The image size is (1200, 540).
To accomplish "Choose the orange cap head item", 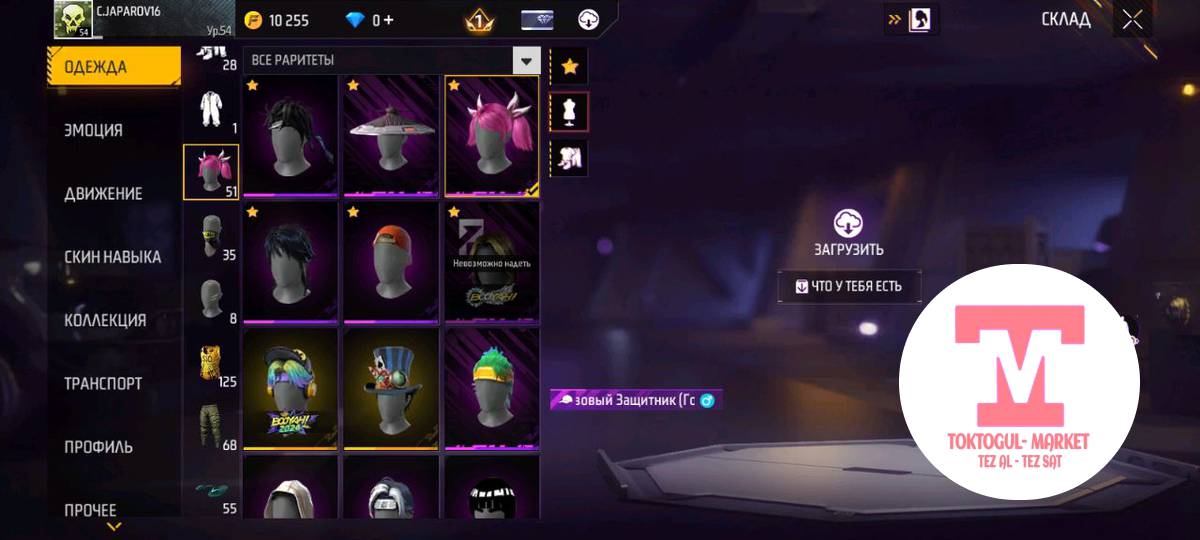I will [x=390, y=262].
